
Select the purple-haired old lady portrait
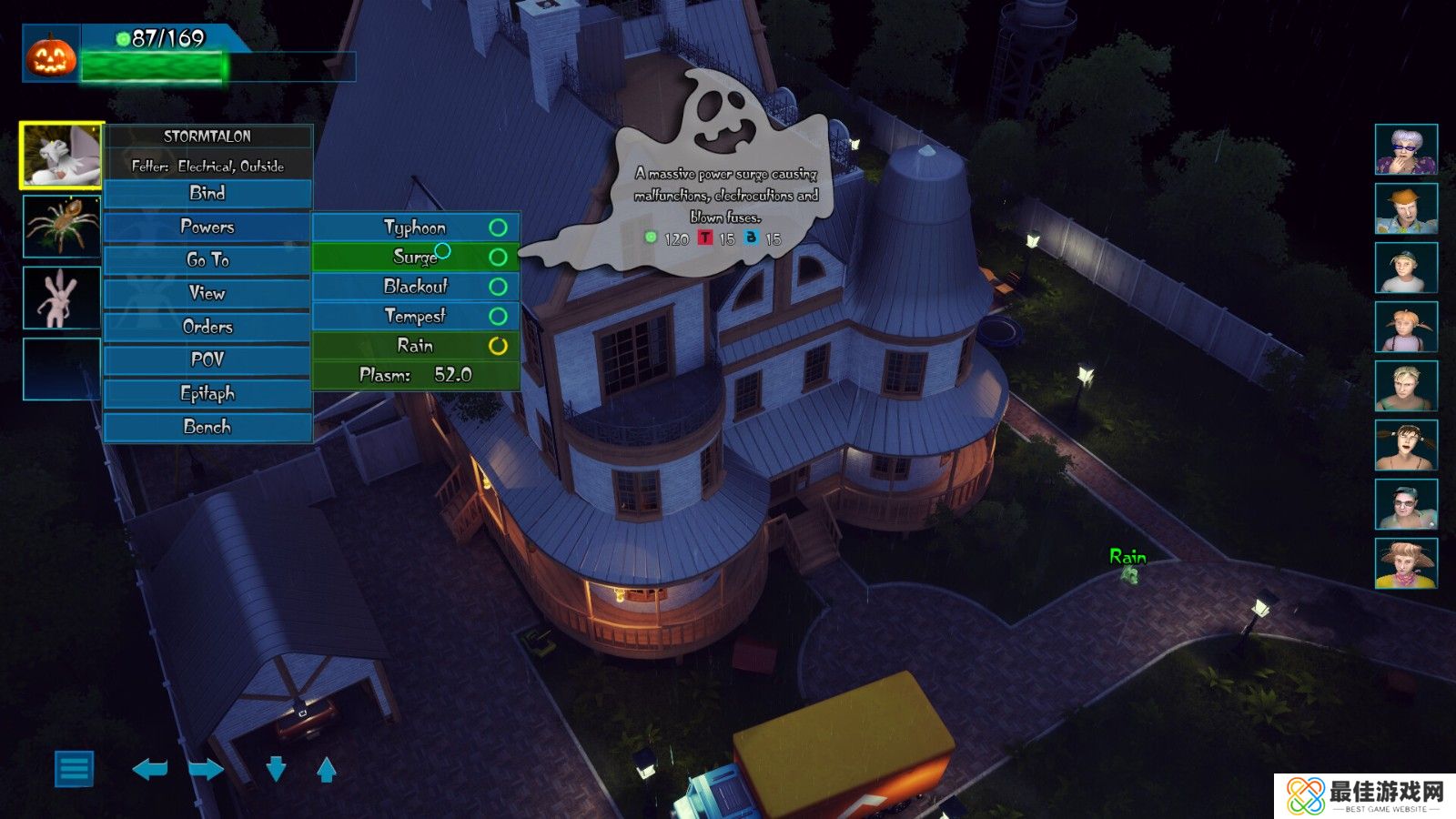1406,150
